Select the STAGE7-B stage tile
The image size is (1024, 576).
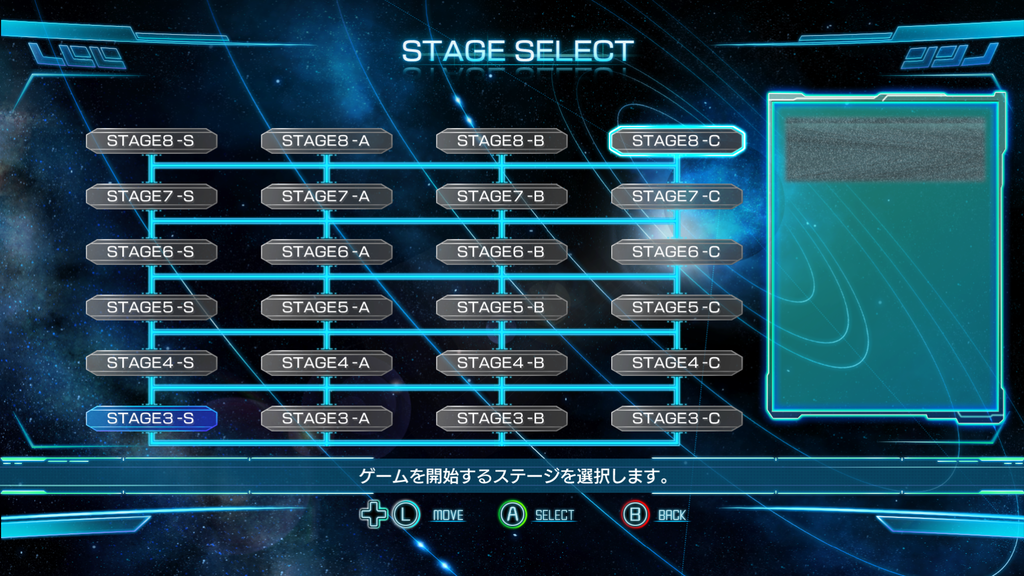click(x=501, y=196)
